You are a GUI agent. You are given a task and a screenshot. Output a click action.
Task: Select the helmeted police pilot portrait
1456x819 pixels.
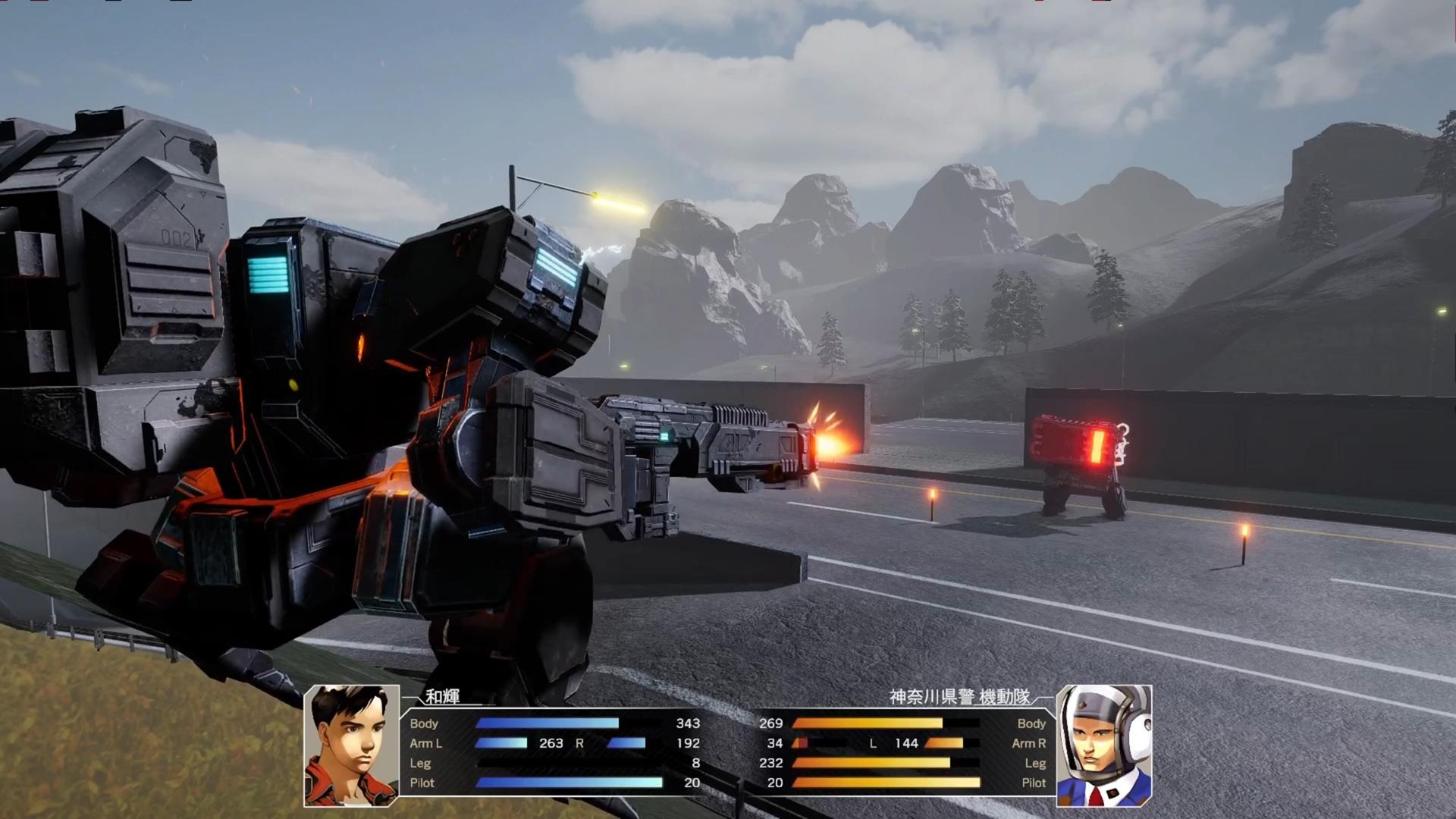click(1104, 745)
